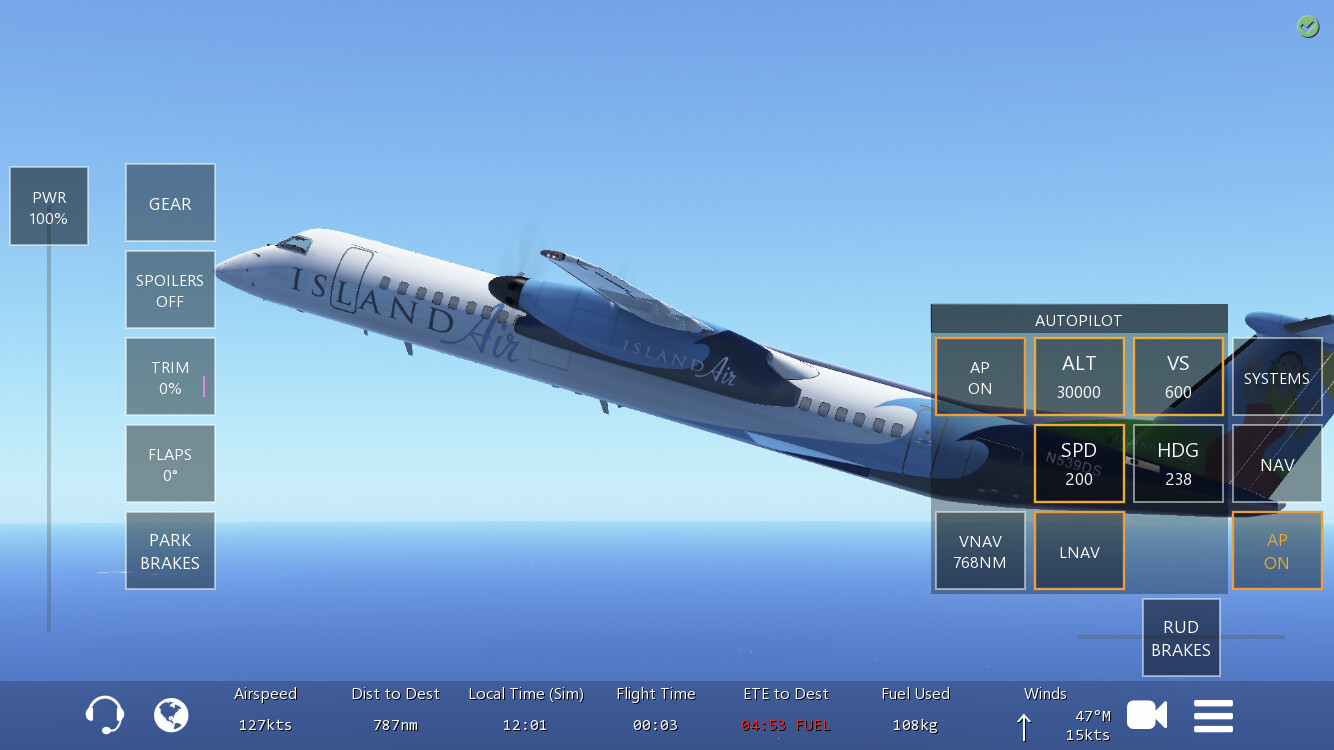This screenshot has width=1334, height=750.
Task: Toggle the SPOILERS OFF button
Action: [x=170, y=290]
